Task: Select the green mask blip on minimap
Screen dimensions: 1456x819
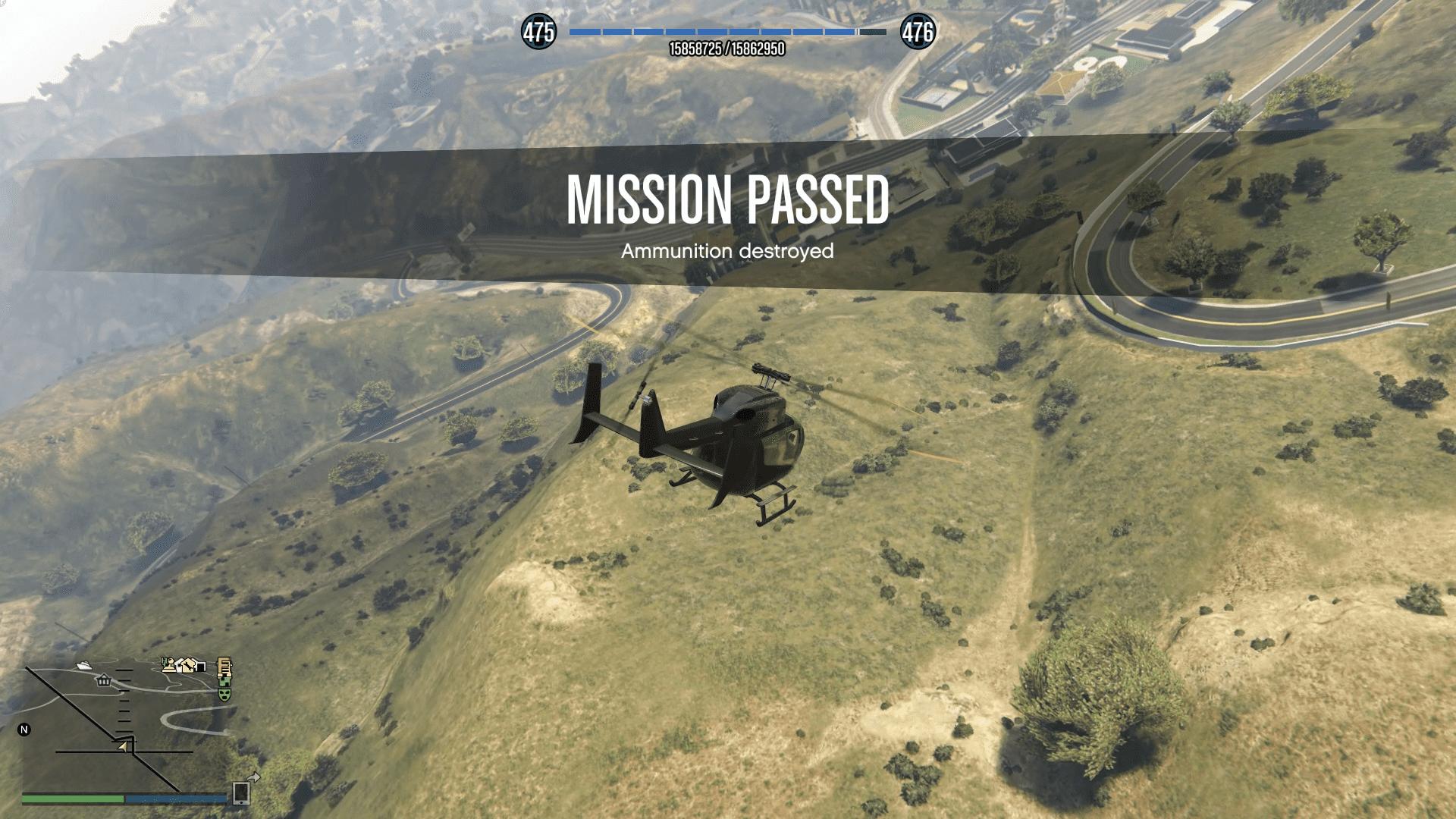Action: [x=224, y=693]
